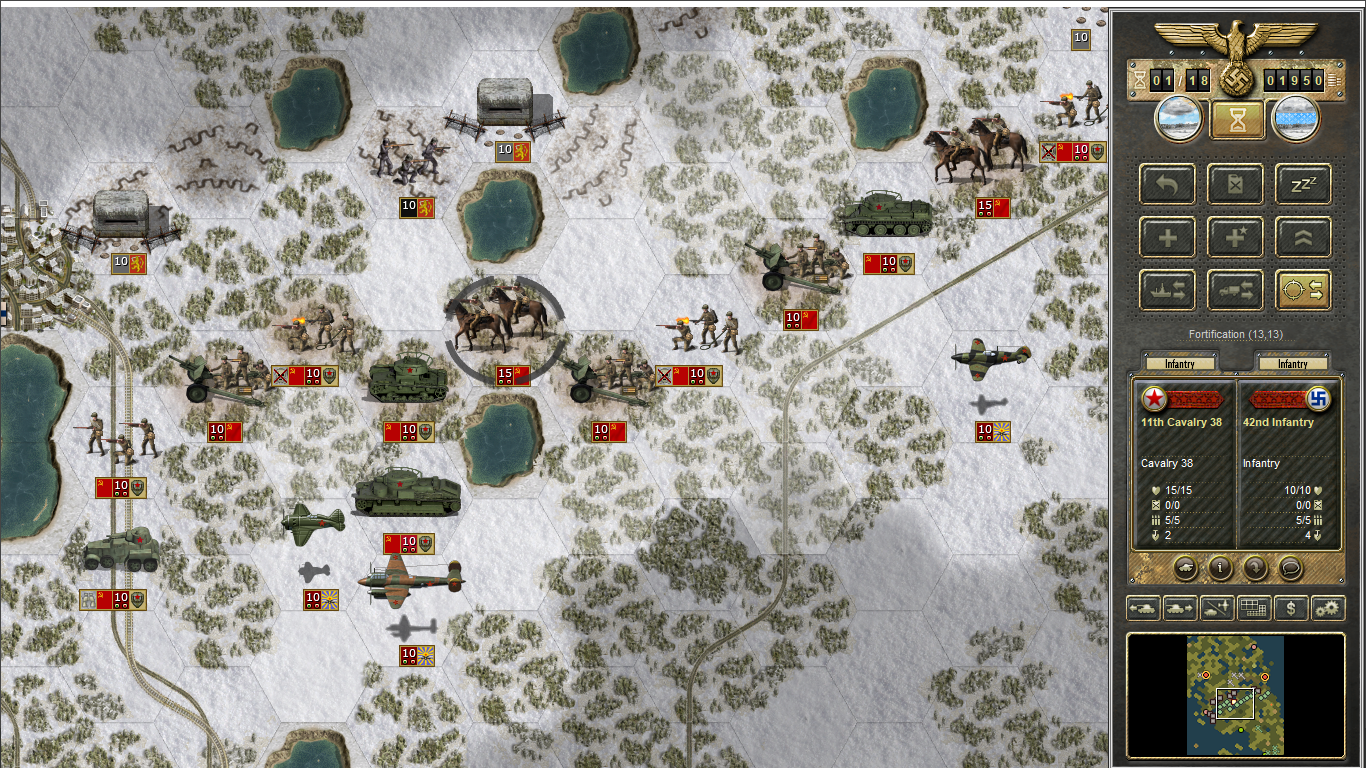Choose elite replacements (plus with star)
Image resolution: width=1366 pixels, height=768 pixels.
coord(1235,237)
